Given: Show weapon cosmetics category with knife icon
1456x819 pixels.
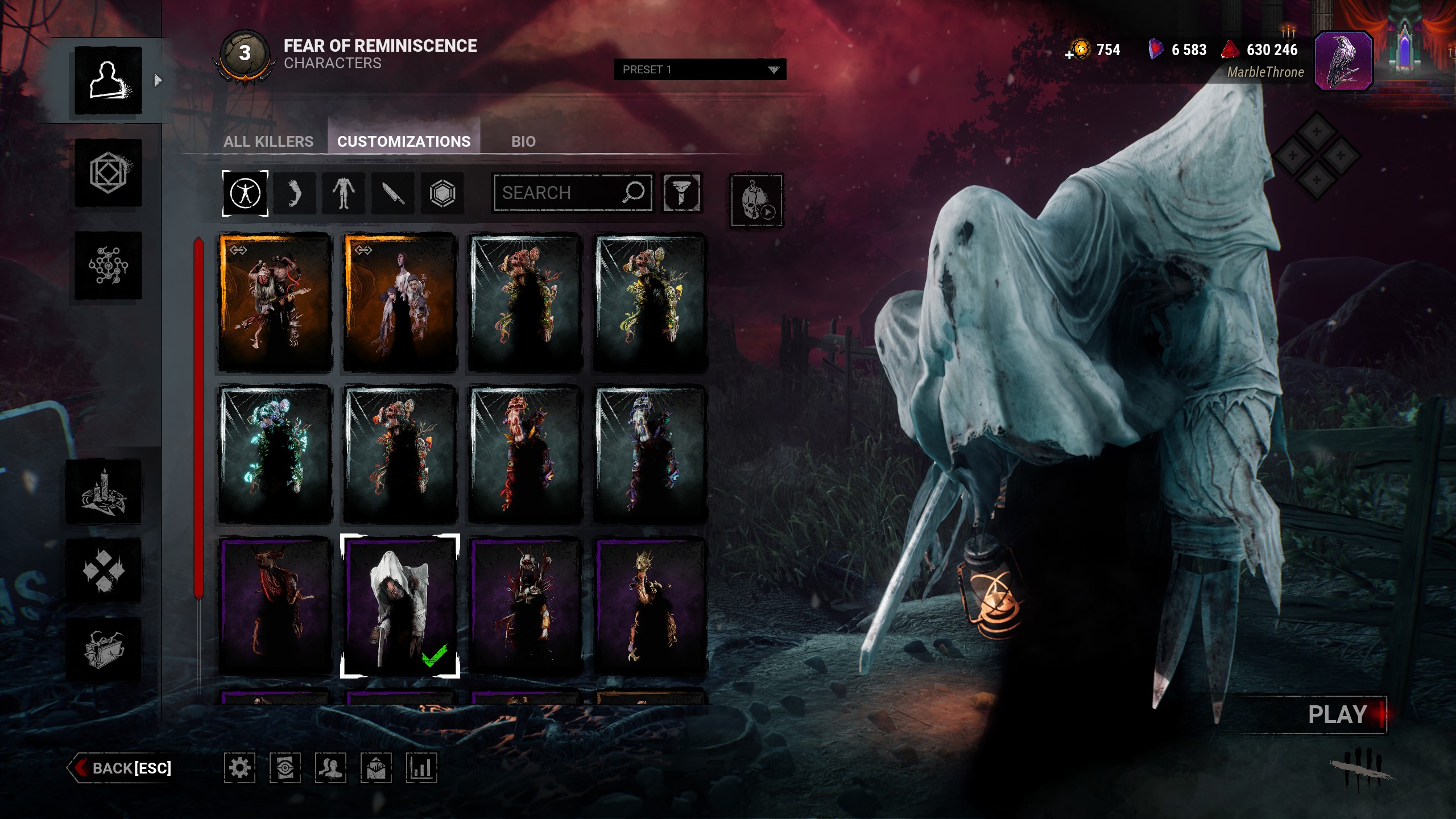Looking at the screenshot, I should (x=393, y=193).
